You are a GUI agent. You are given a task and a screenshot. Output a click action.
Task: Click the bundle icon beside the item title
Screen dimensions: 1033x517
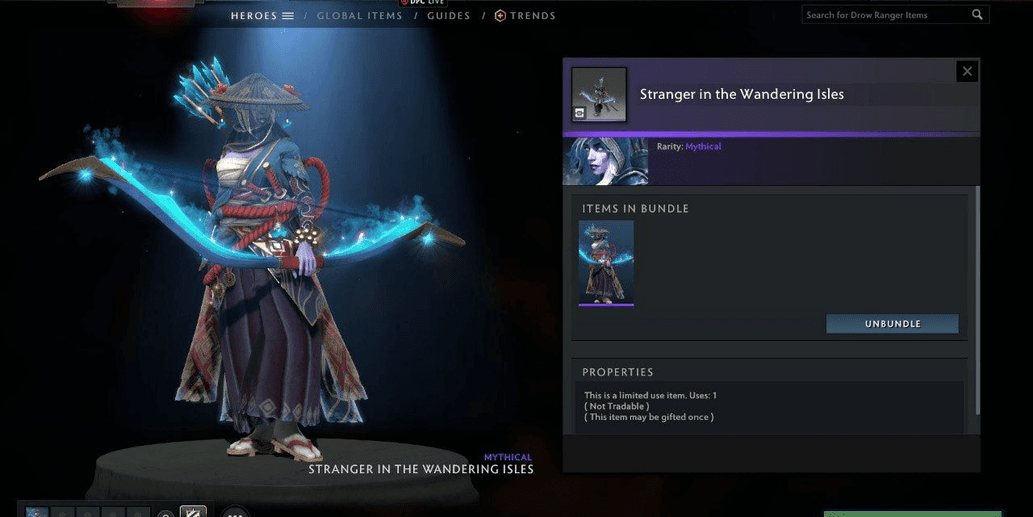click(599, 95)
